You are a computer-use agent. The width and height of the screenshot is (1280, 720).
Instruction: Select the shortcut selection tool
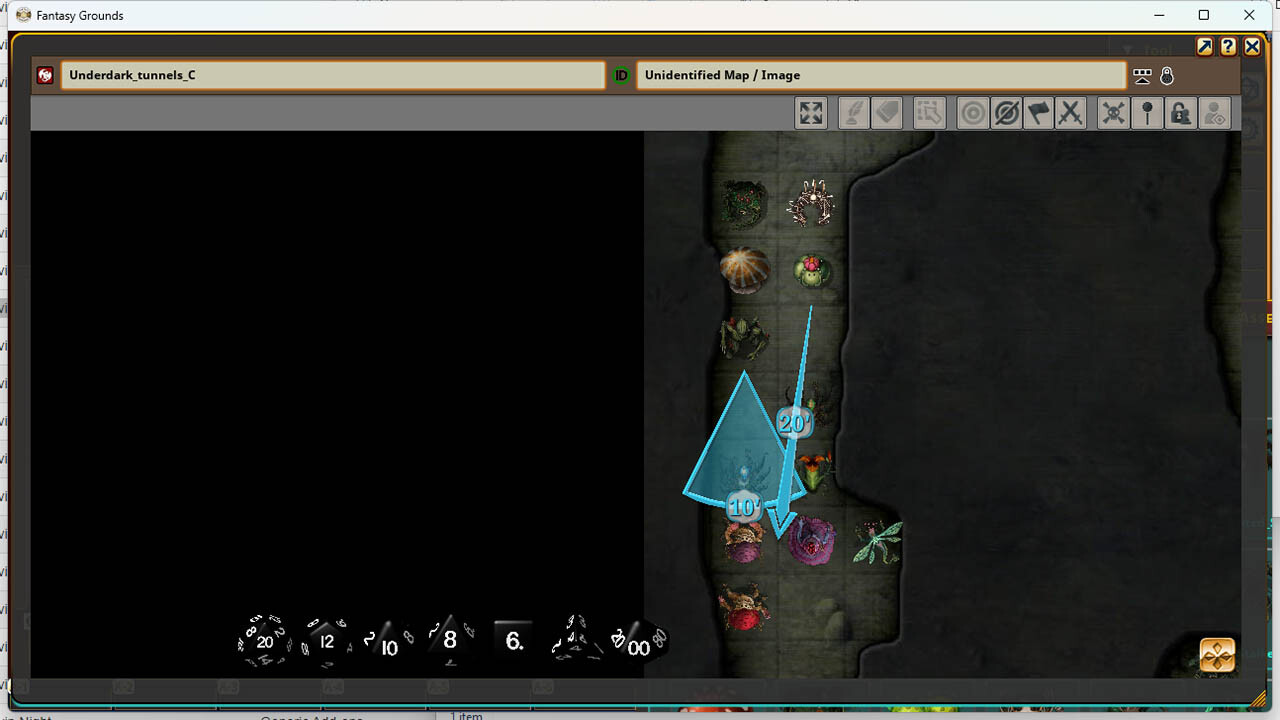[x=929, y=112]
